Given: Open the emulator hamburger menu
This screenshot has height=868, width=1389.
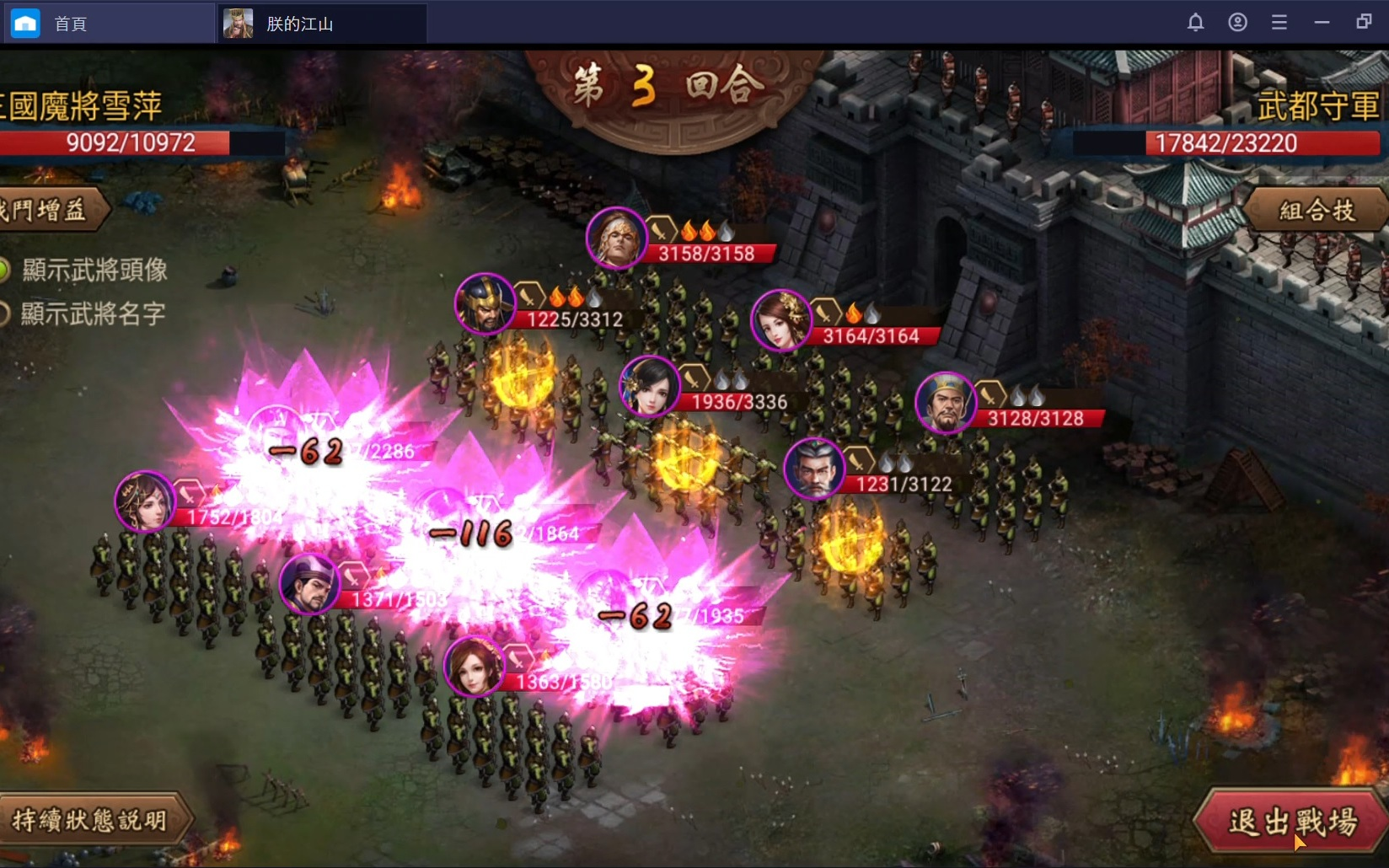Looking at the screenshot, I should (1279, 23).
